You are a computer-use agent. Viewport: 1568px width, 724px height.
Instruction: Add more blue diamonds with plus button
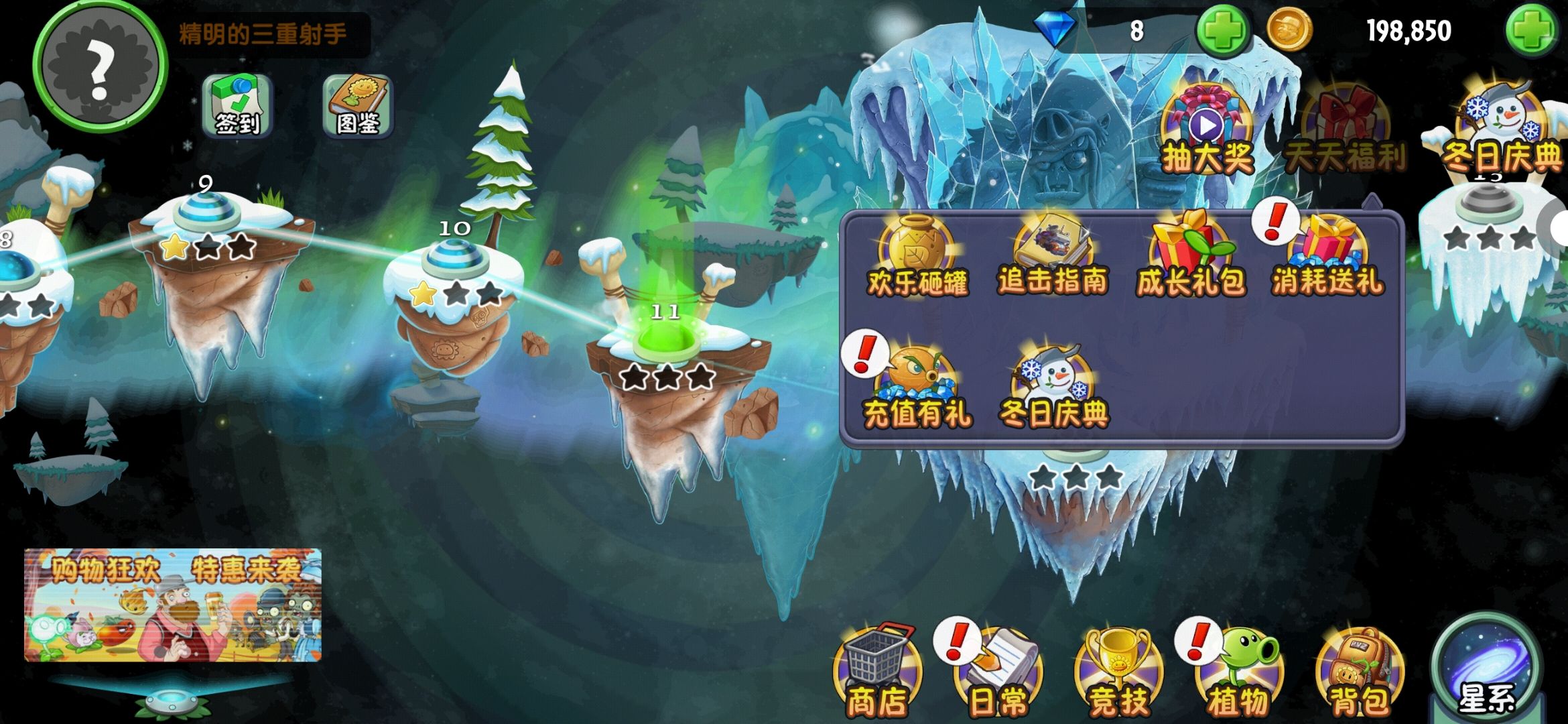[x=1222, y=31]
